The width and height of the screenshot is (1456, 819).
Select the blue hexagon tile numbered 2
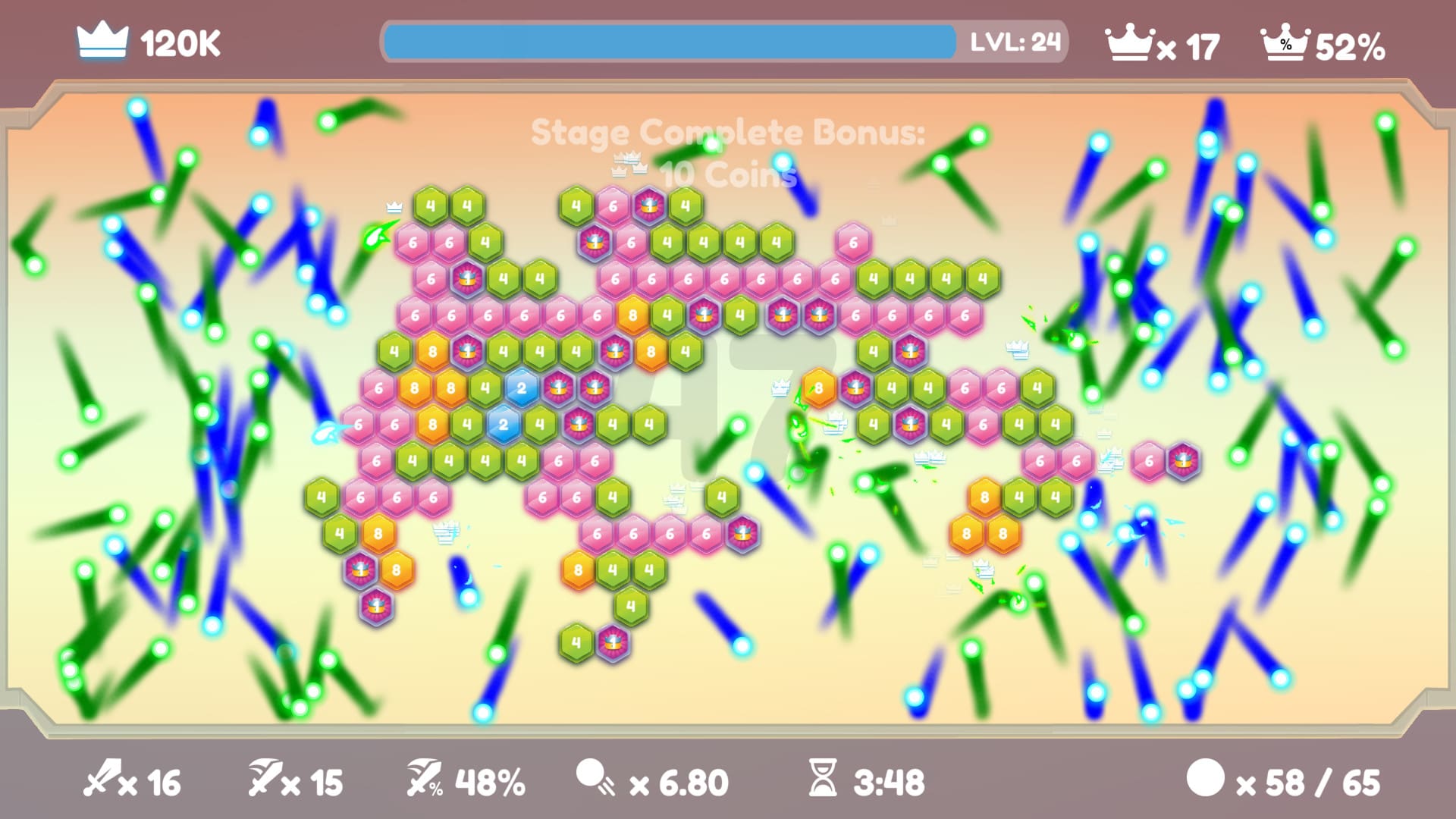click(523, 389)
